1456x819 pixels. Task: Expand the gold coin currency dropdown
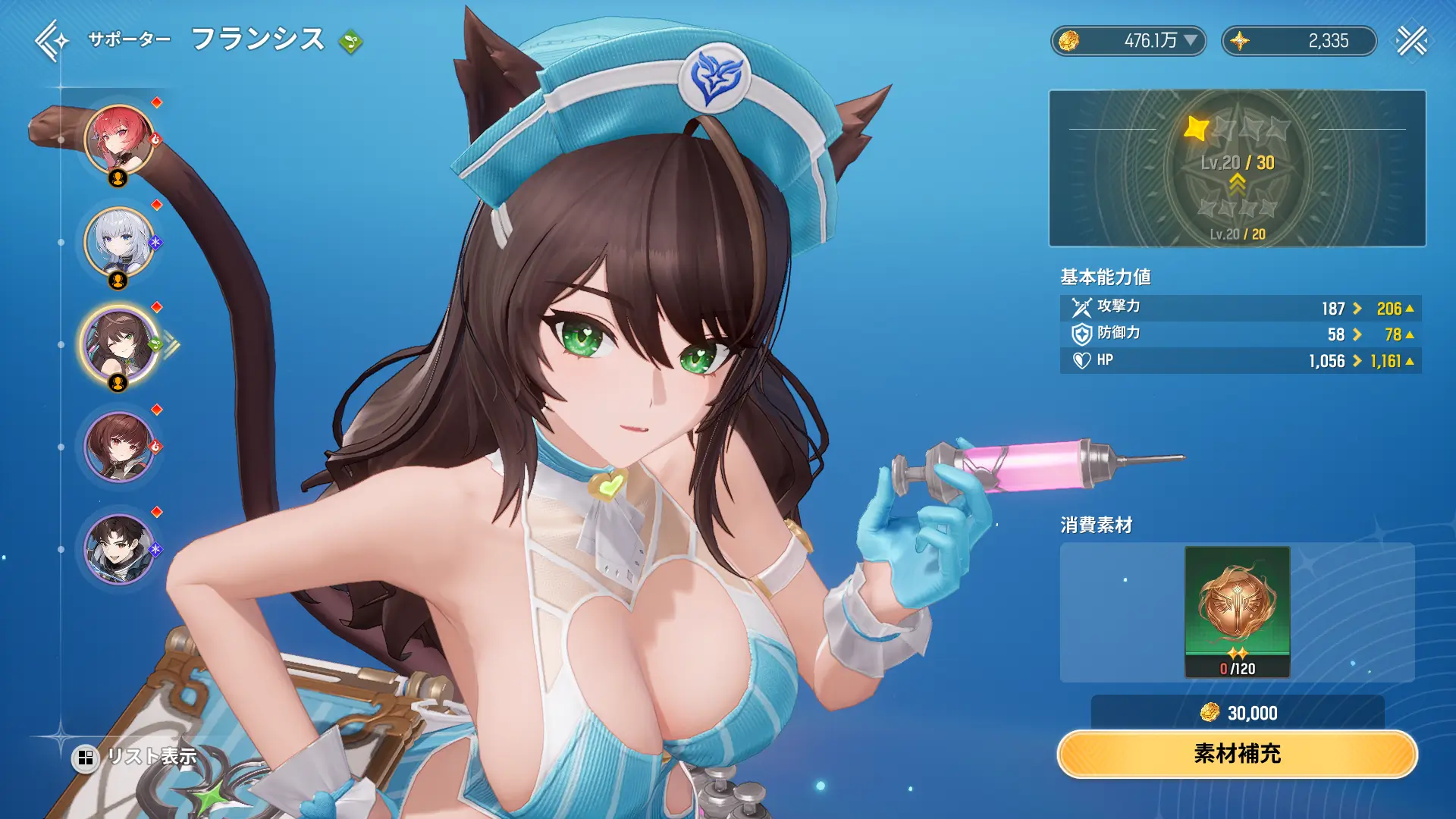click(x=1191, y=40)
